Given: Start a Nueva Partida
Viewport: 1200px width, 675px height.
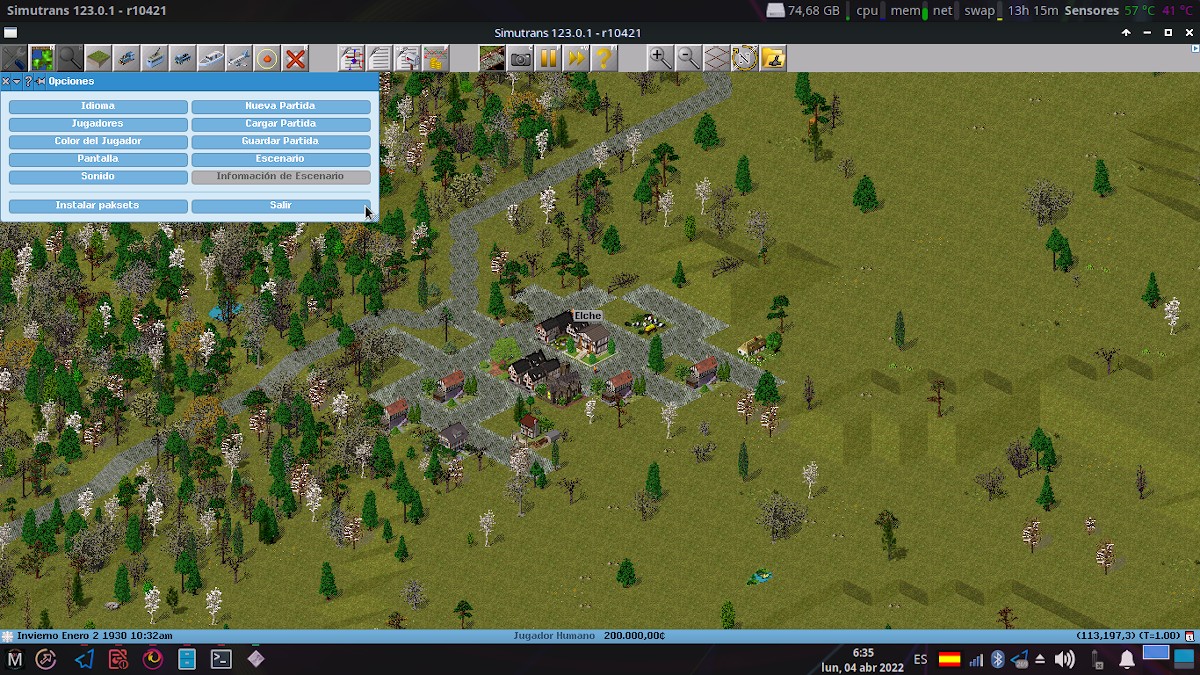Looking at the screenshot, I should click(280, 106).
